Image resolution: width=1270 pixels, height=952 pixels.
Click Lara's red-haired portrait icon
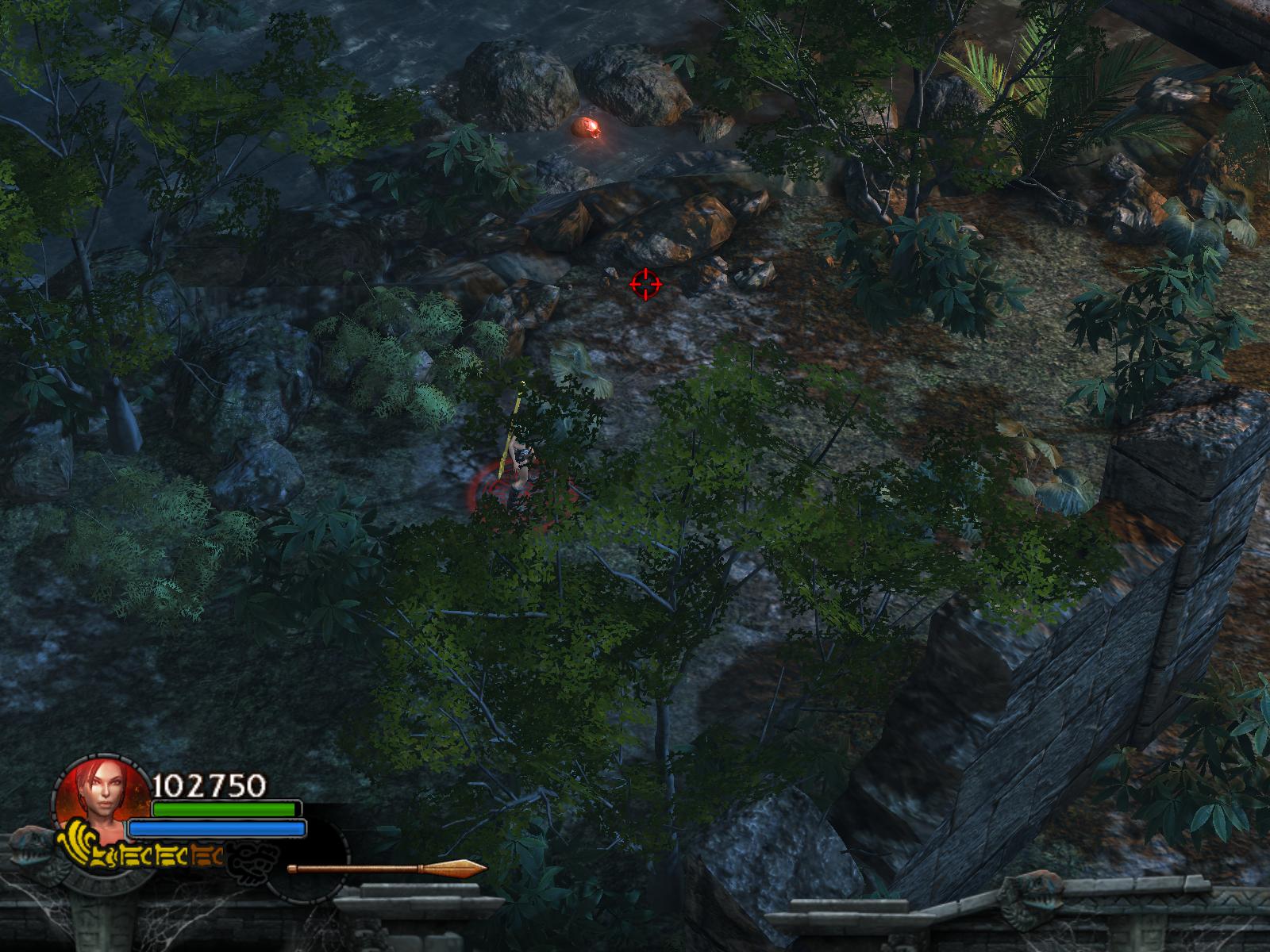coord(94,797)
